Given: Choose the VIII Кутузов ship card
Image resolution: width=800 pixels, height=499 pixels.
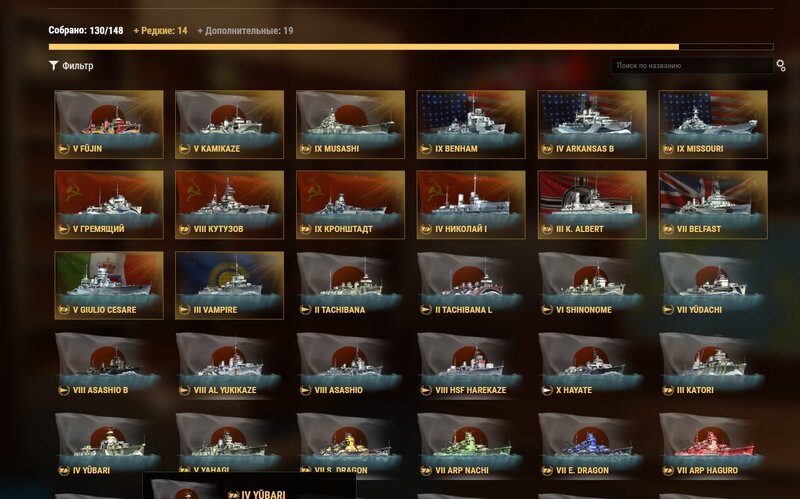Looking at the screenshot, I should tap(229, 204).
